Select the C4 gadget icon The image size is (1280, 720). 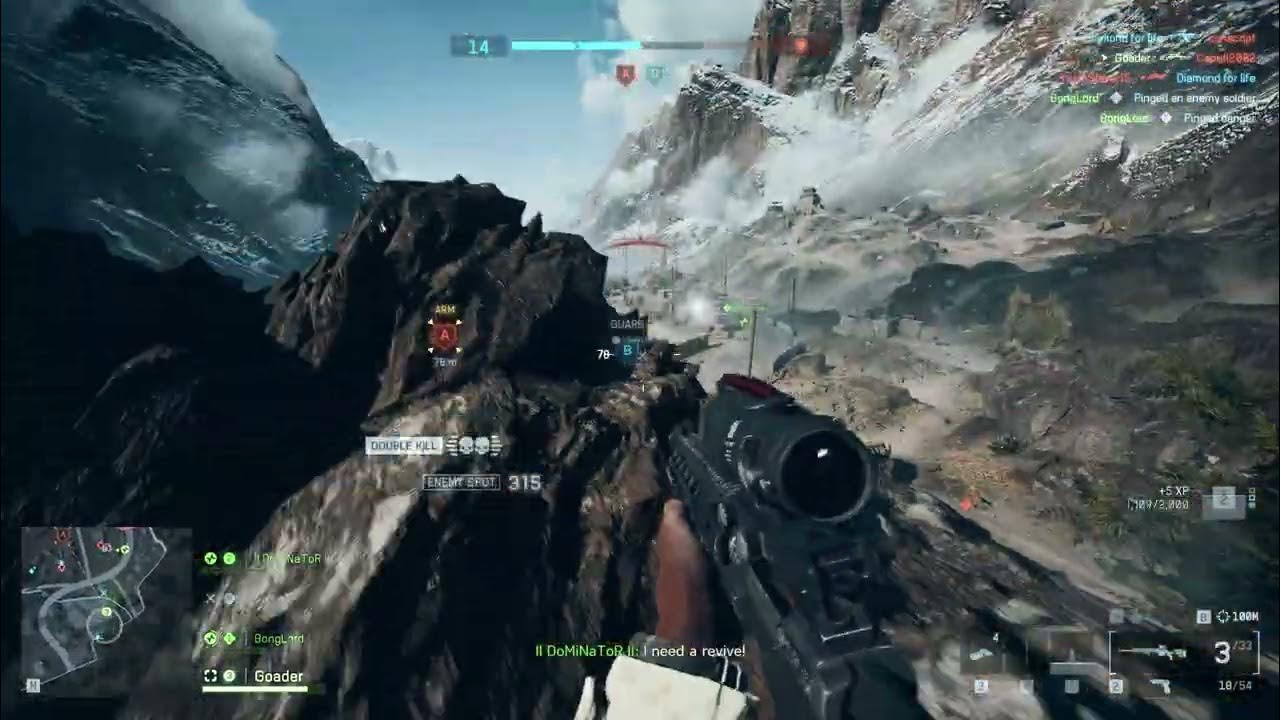(978, 652)
